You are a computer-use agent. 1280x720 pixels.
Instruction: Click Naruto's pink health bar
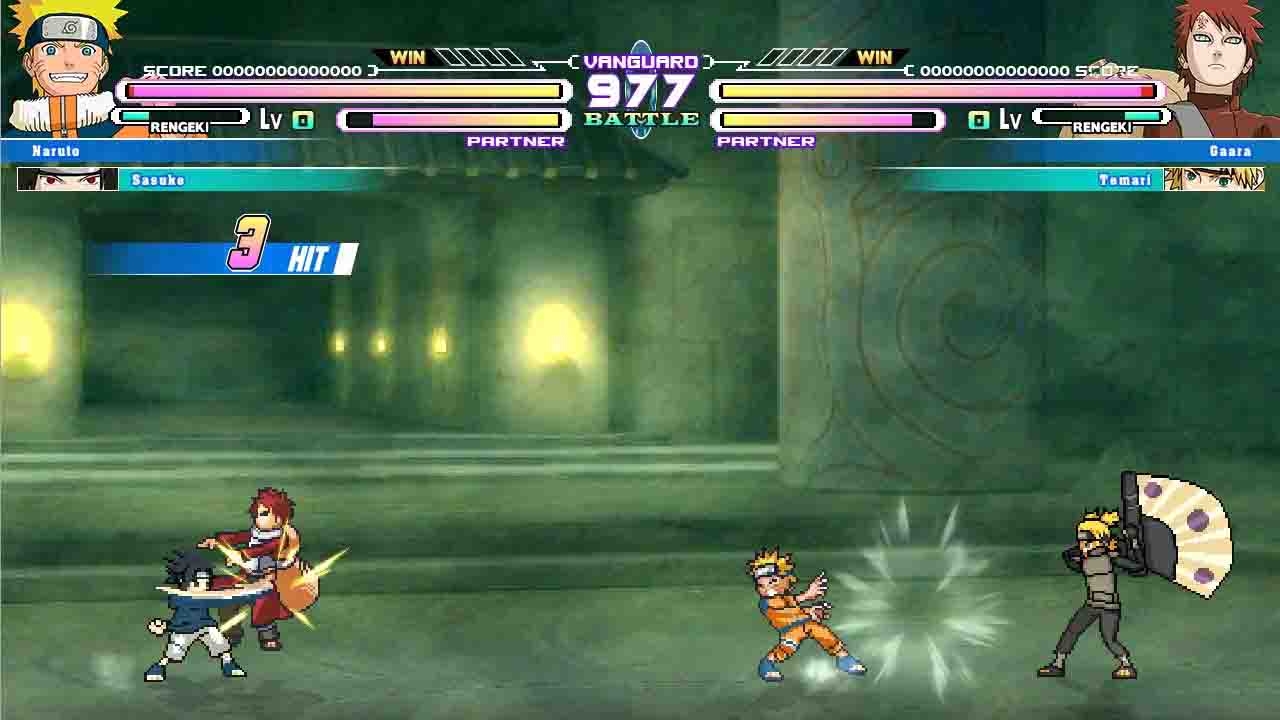tap(340, 90)
